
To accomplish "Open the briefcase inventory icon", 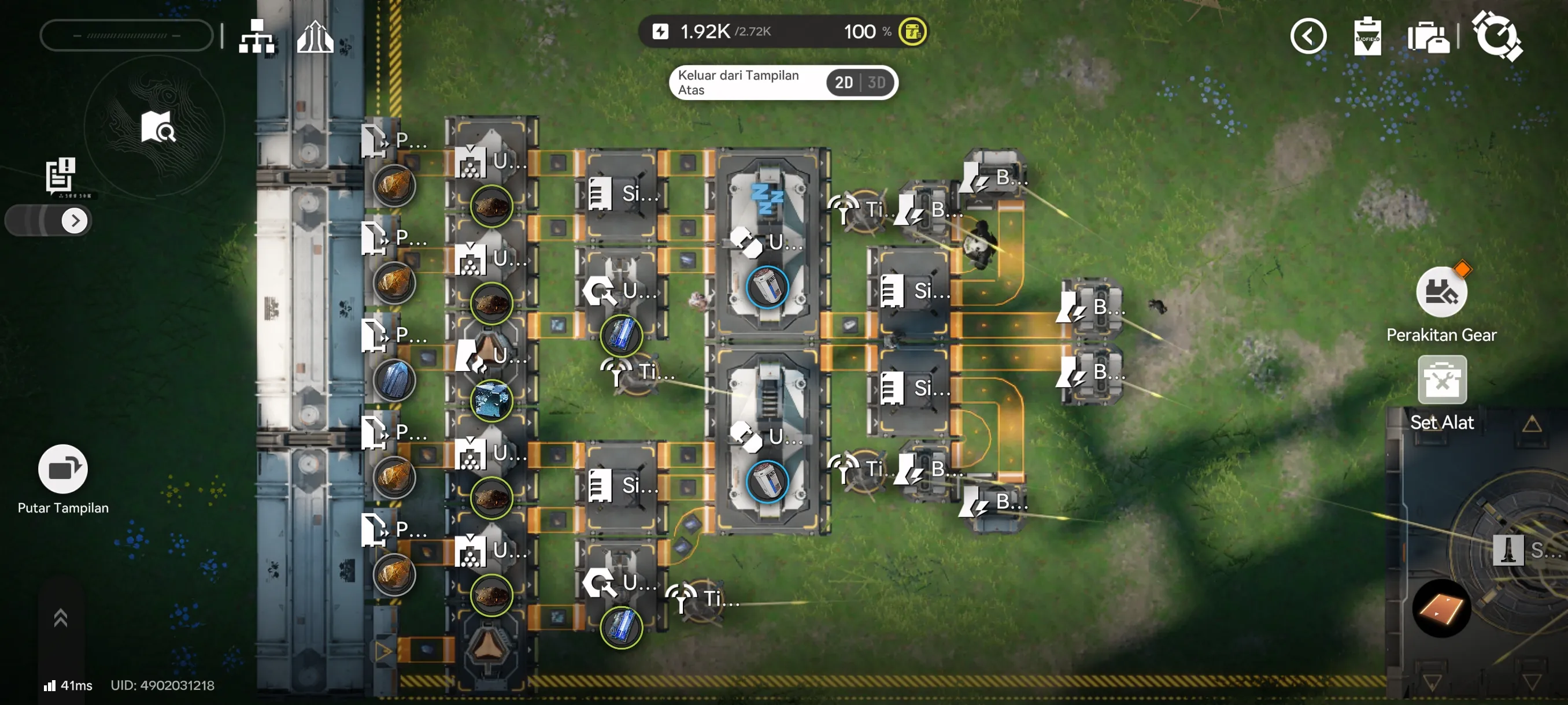I will (1428, 37).
